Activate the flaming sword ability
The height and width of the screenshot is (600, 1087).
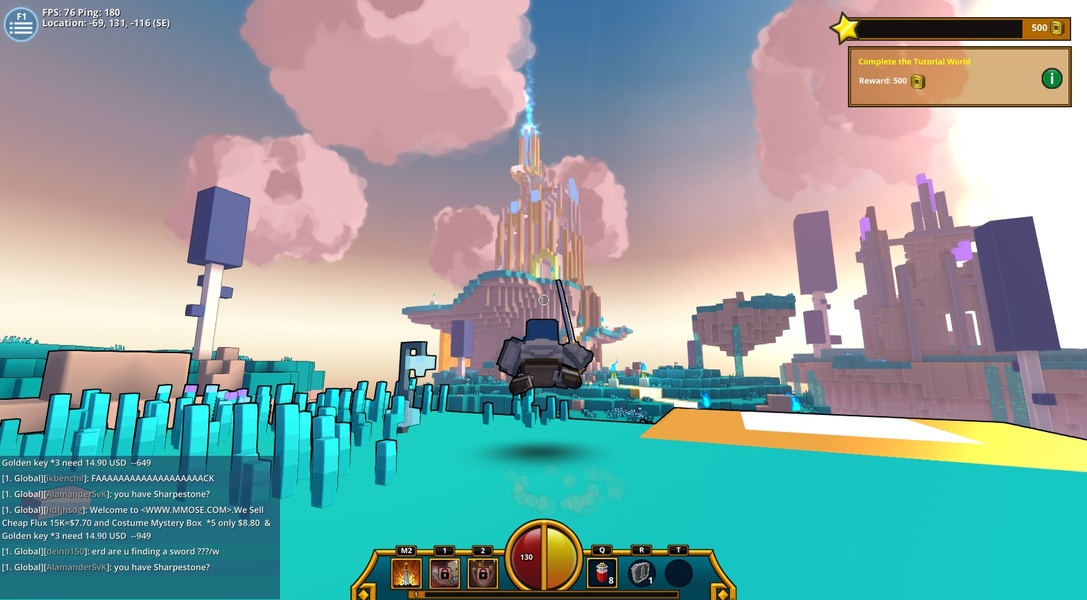click(x=406, y=573)
